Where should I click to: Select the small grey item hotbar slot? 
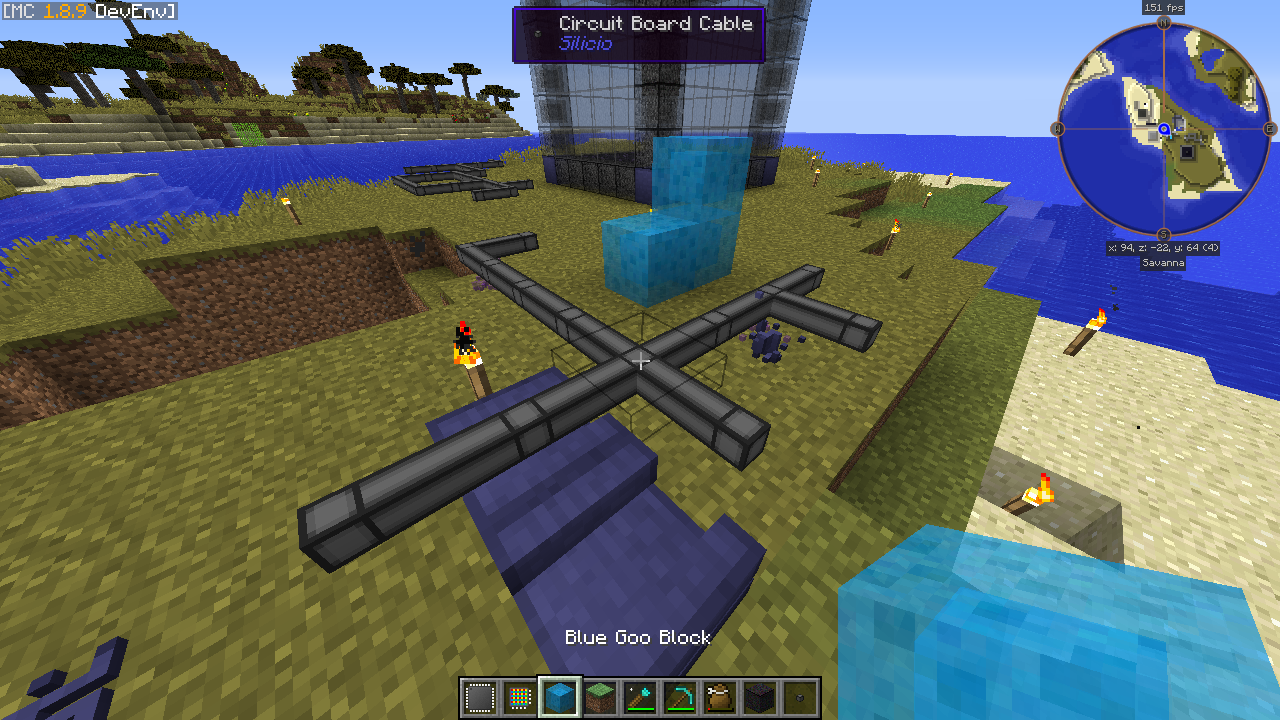pyautogui.click(x=800, y=697)
